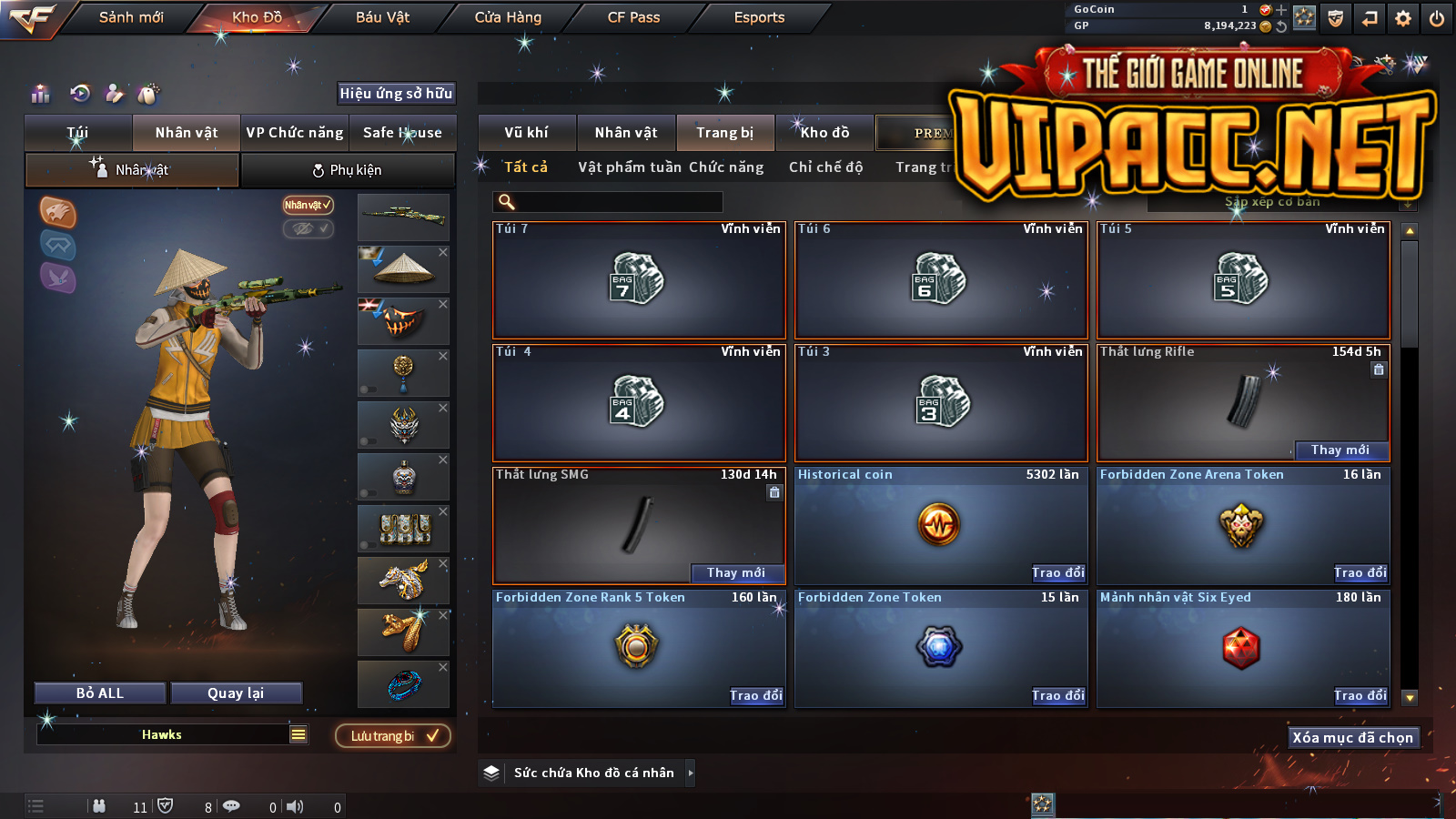Click Xóa mục đã chọn button

pyautogui.click(x=1352, y=737)
